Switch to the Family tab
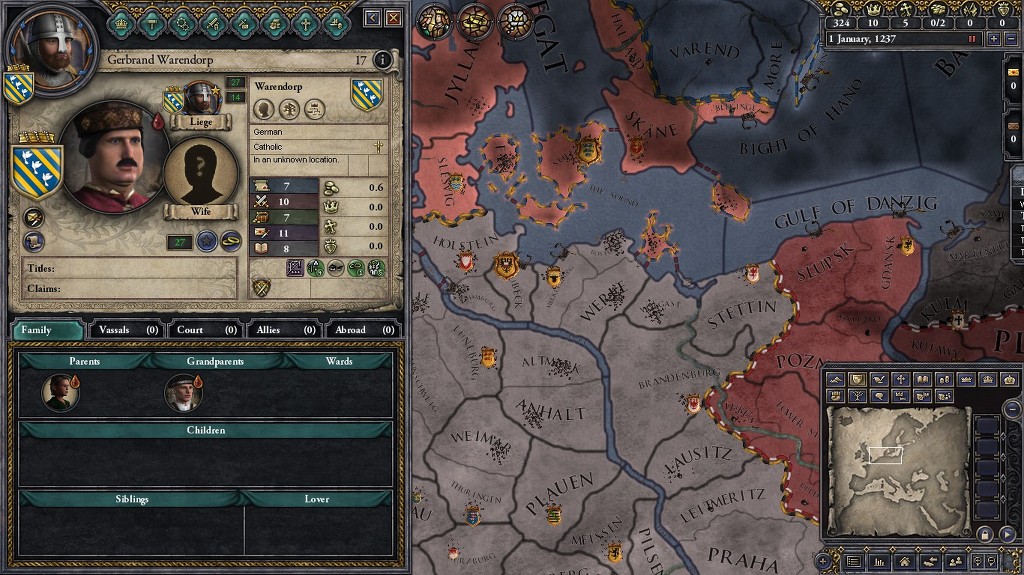 47,329
